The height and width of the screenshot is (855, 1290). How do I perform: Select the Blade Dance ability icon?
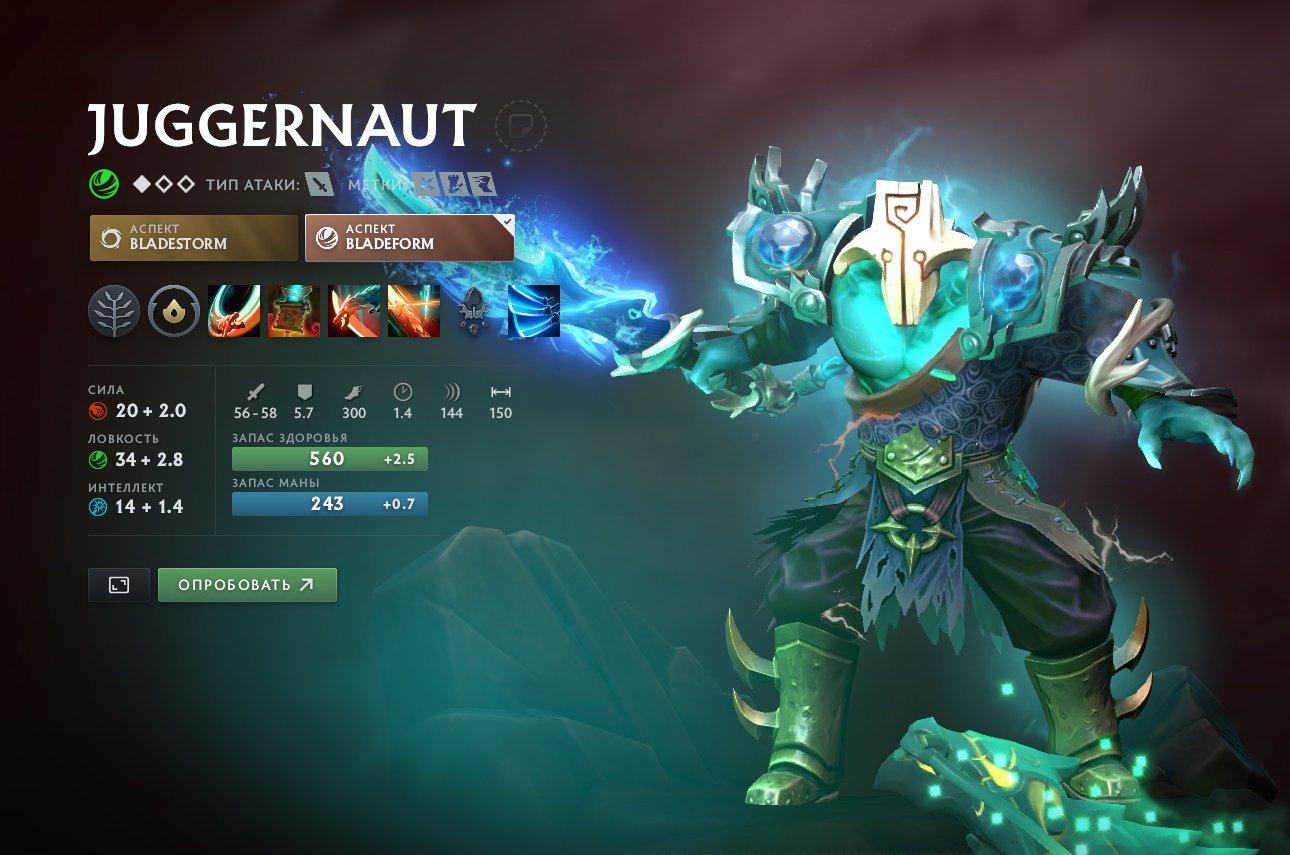(353, 311)
